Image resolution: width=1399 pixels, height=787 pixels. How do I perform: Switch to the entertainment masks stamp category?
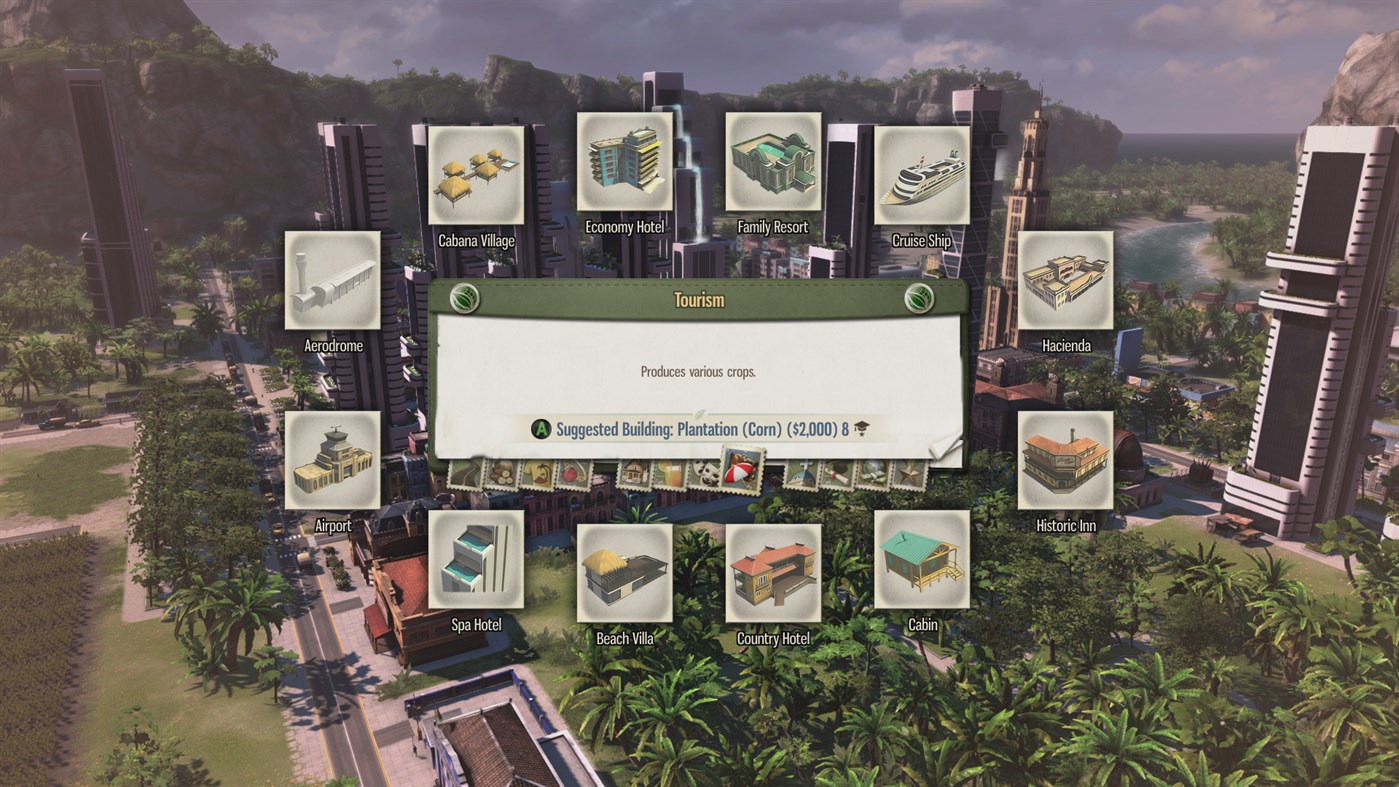706,472
